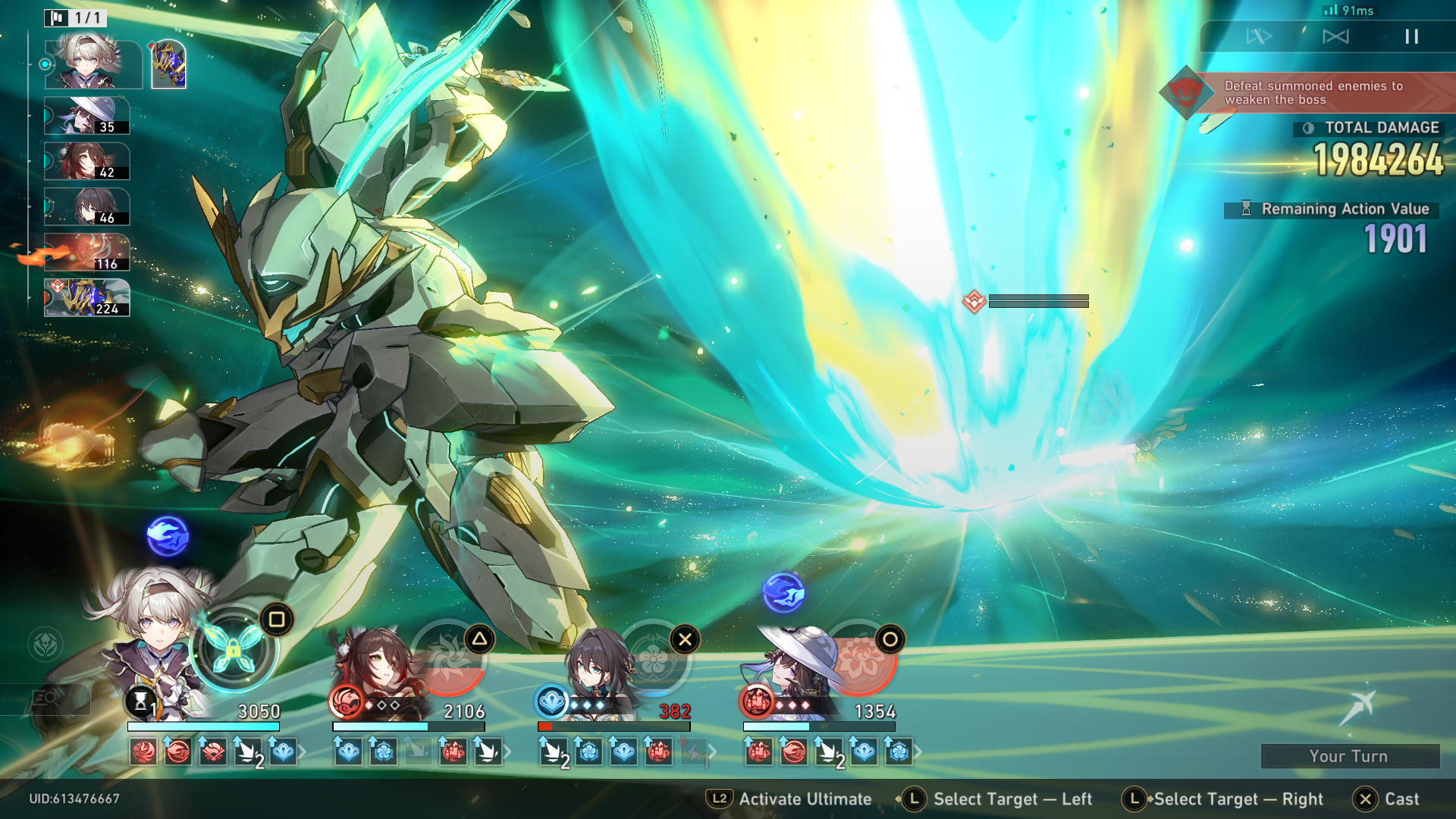Viewport: 1456px width, 819px height.
Task: Activate Firefly's butterfly ultimate icon
Action: tap(234, 648)
